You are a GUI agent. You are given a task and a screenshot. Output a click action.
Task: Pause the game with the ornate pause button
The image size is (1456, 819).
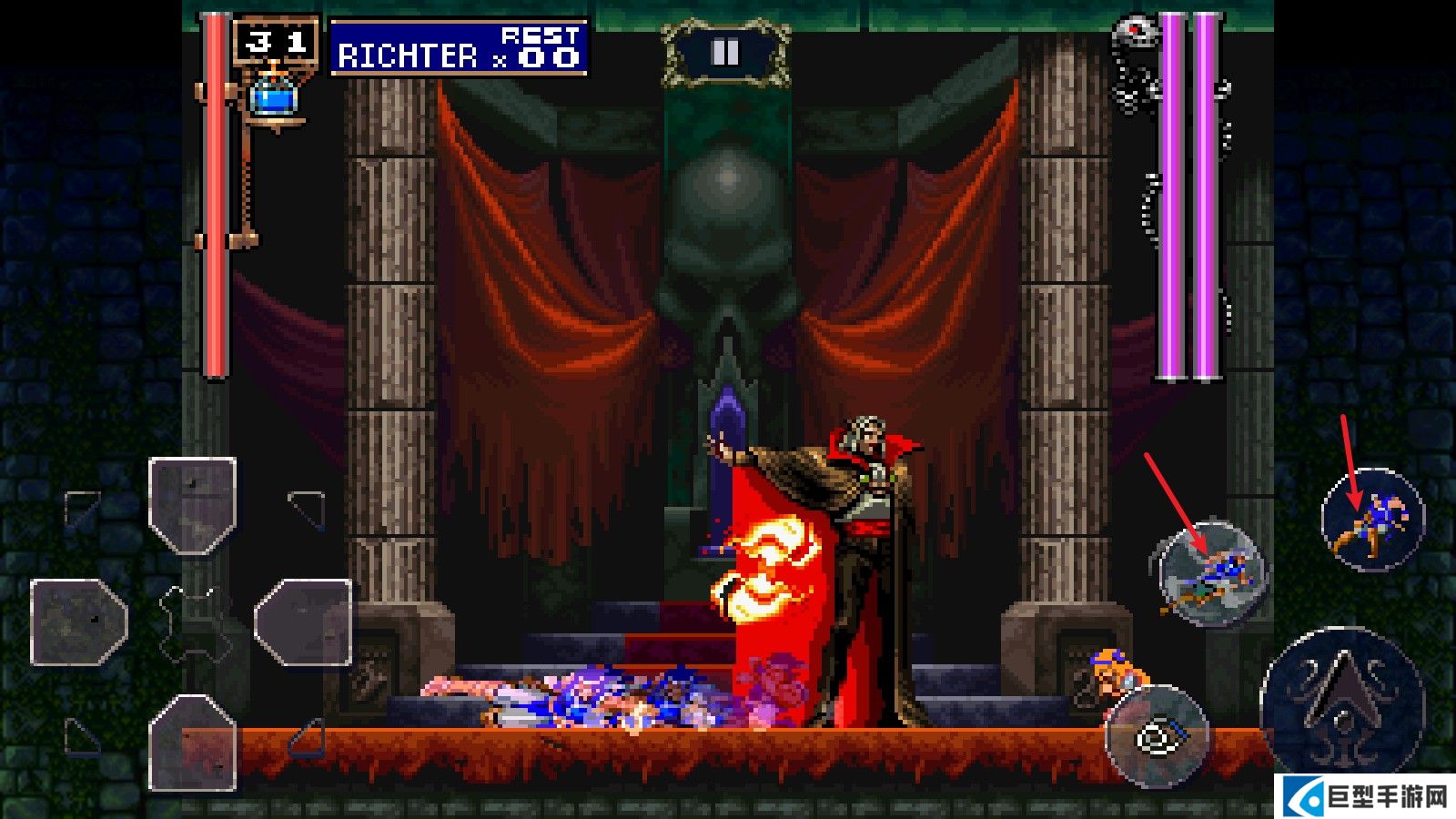click(725, 53)
